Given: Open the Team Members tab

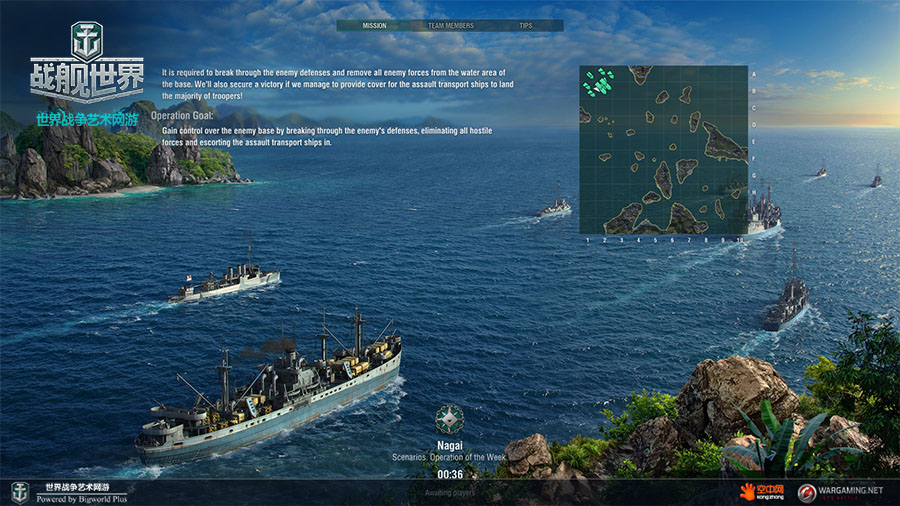Looking at the screenshot, I should [450, 25].
